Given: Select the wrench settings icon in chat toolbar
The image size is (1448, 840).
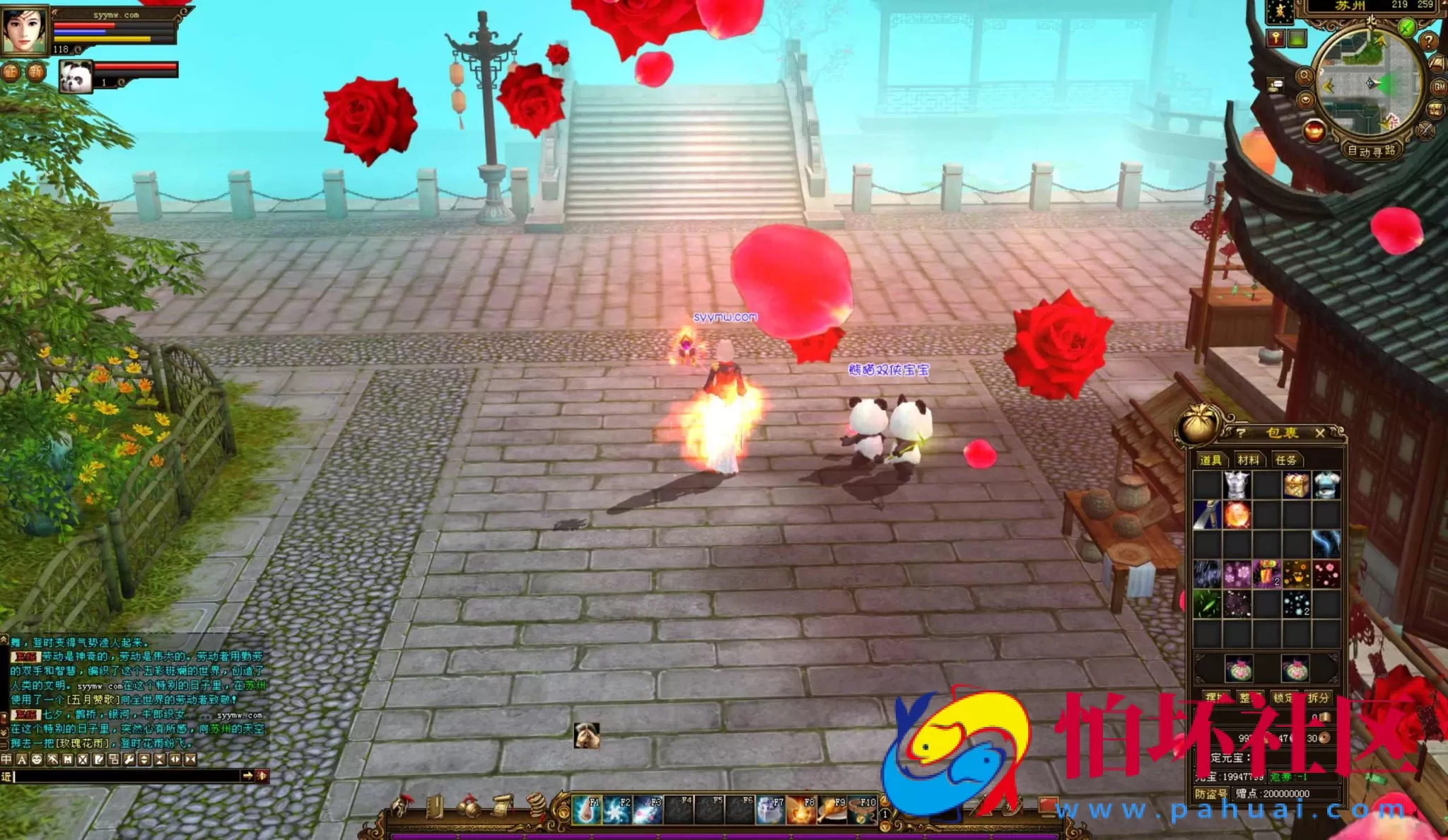Looking at the screenshot, I should [129, 758].
